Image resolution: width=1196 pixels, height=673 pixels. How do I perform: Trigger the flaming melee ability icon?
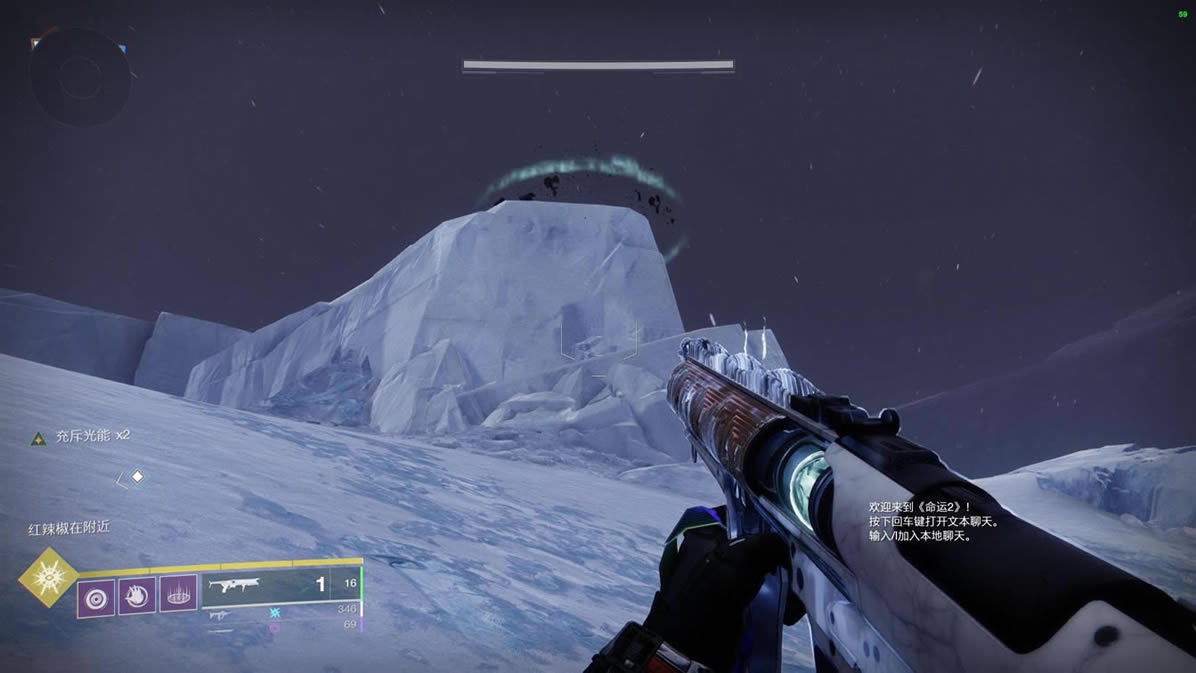(x=137, y=597)
